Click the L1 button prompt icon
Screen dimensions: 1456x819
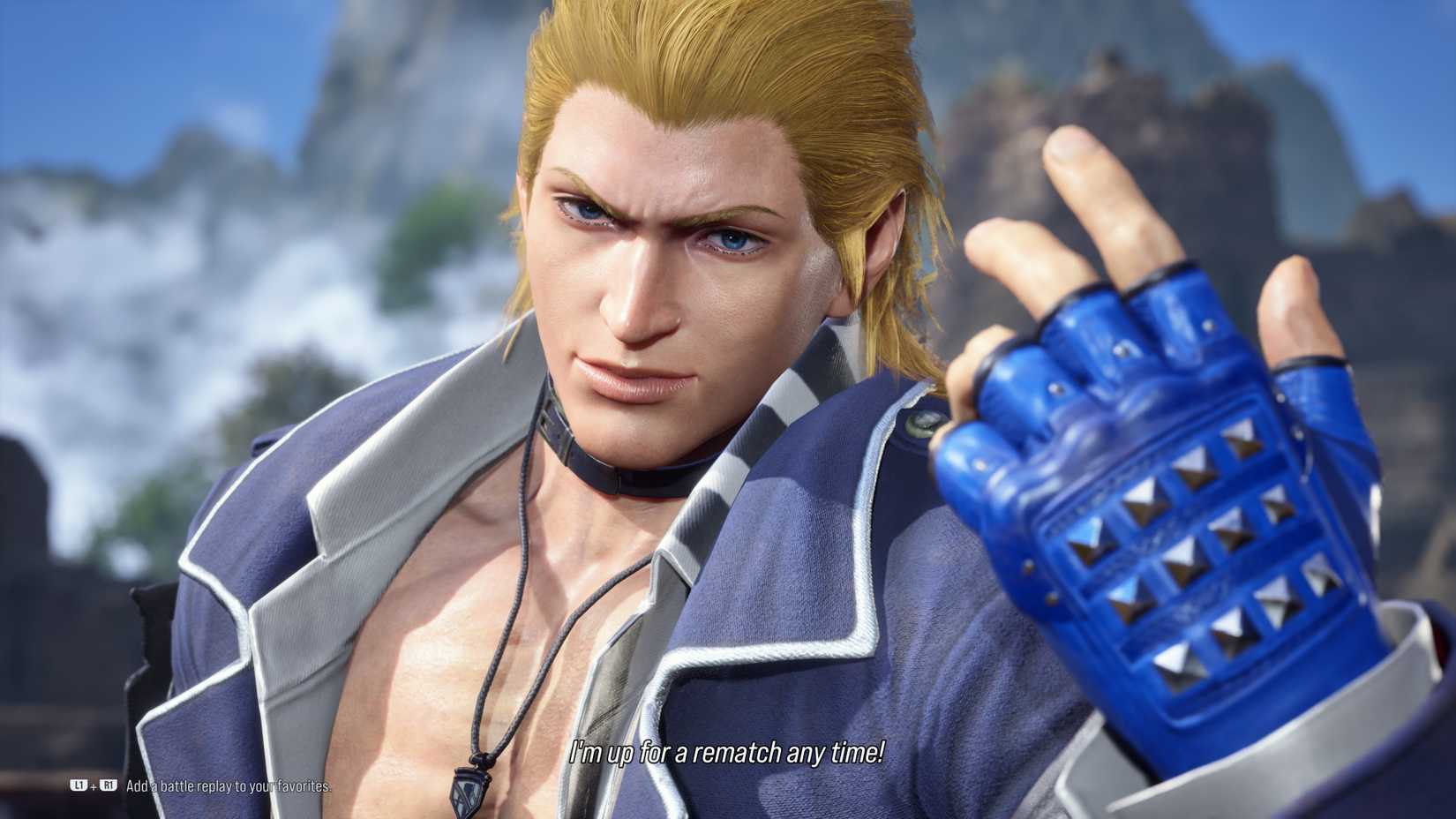(x=78, y=785)
